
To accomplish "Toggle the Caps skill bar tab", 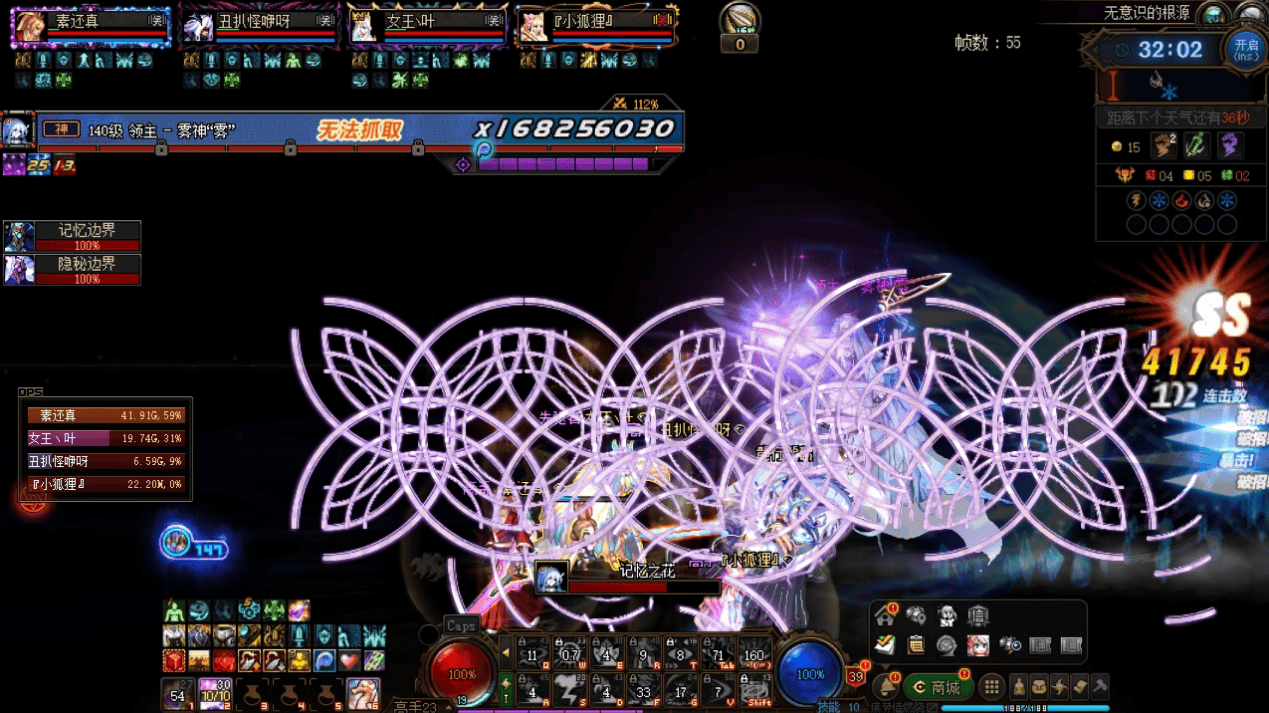I will tap(461, 626).
